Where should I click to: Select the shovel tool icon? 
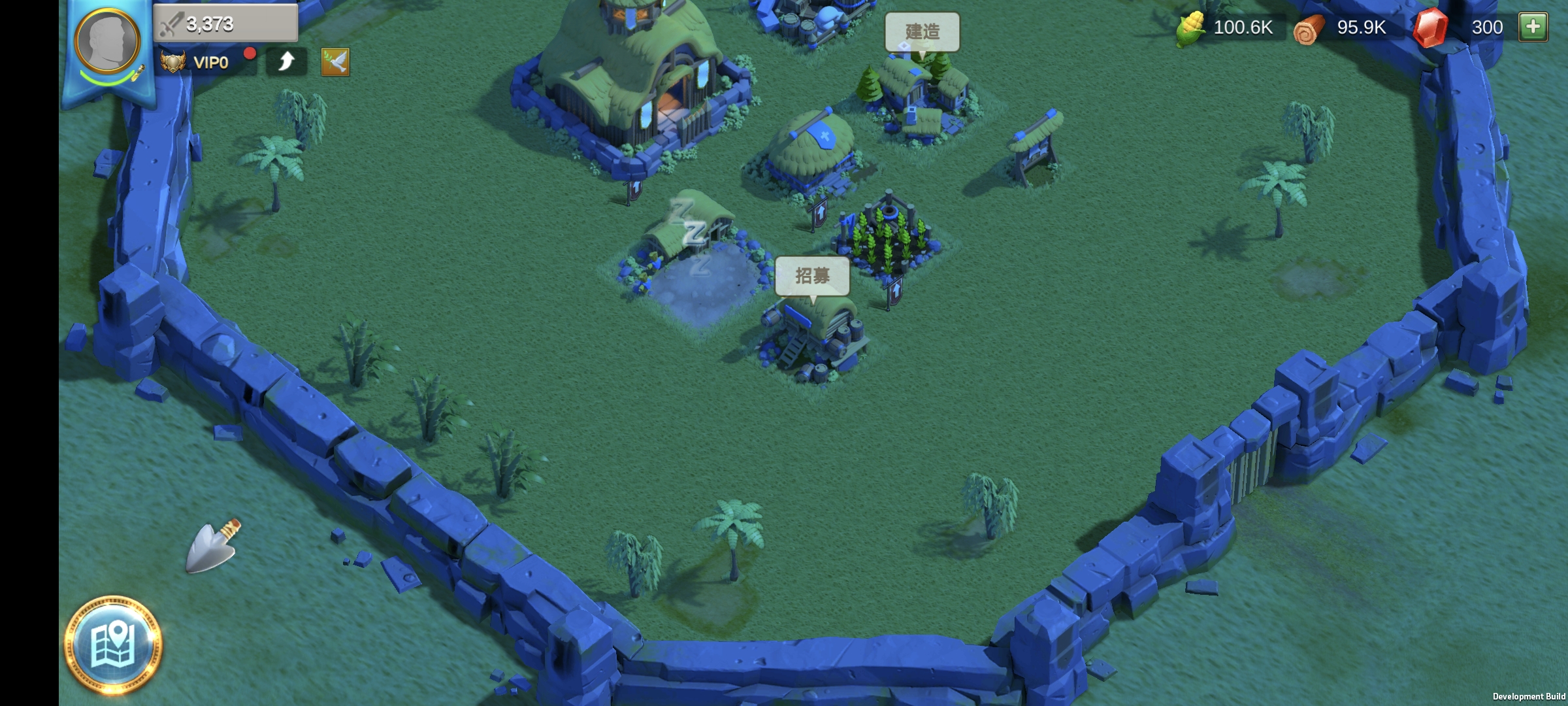[x=213, y=546]
